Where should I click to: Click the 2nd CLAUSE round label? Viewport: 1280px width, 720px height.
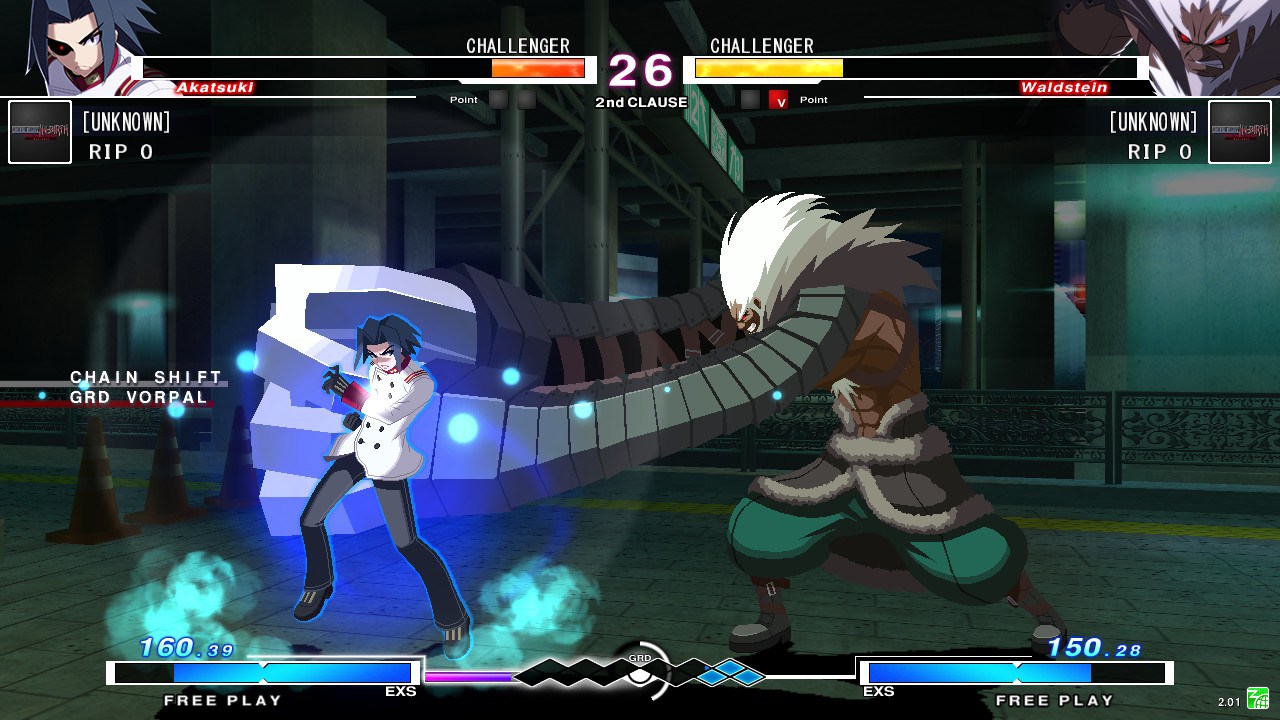pyautogui.click(x=640, y=102)
